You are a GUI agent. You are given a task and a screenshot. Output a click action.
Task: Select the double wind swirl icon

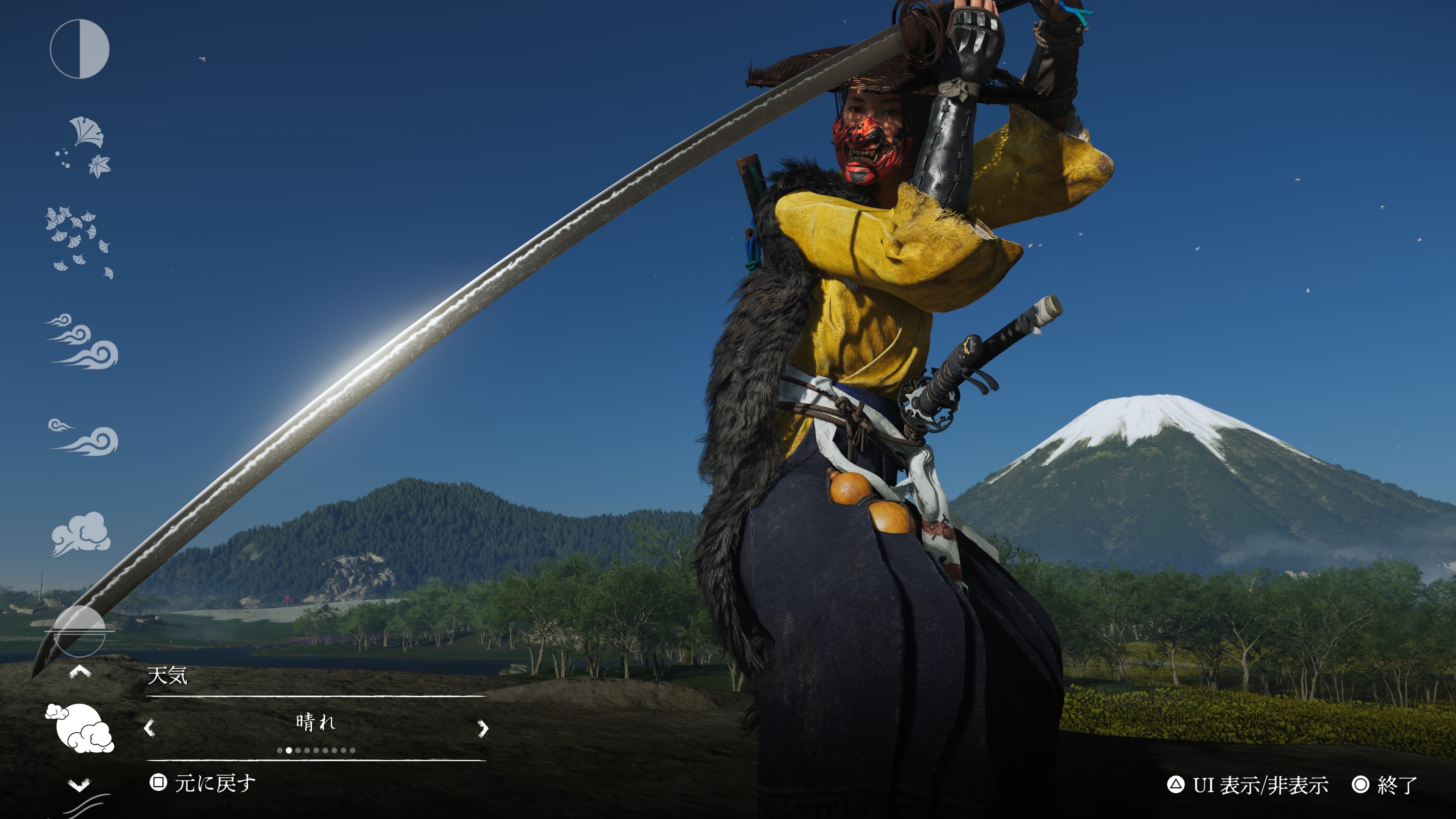point(83,437)
